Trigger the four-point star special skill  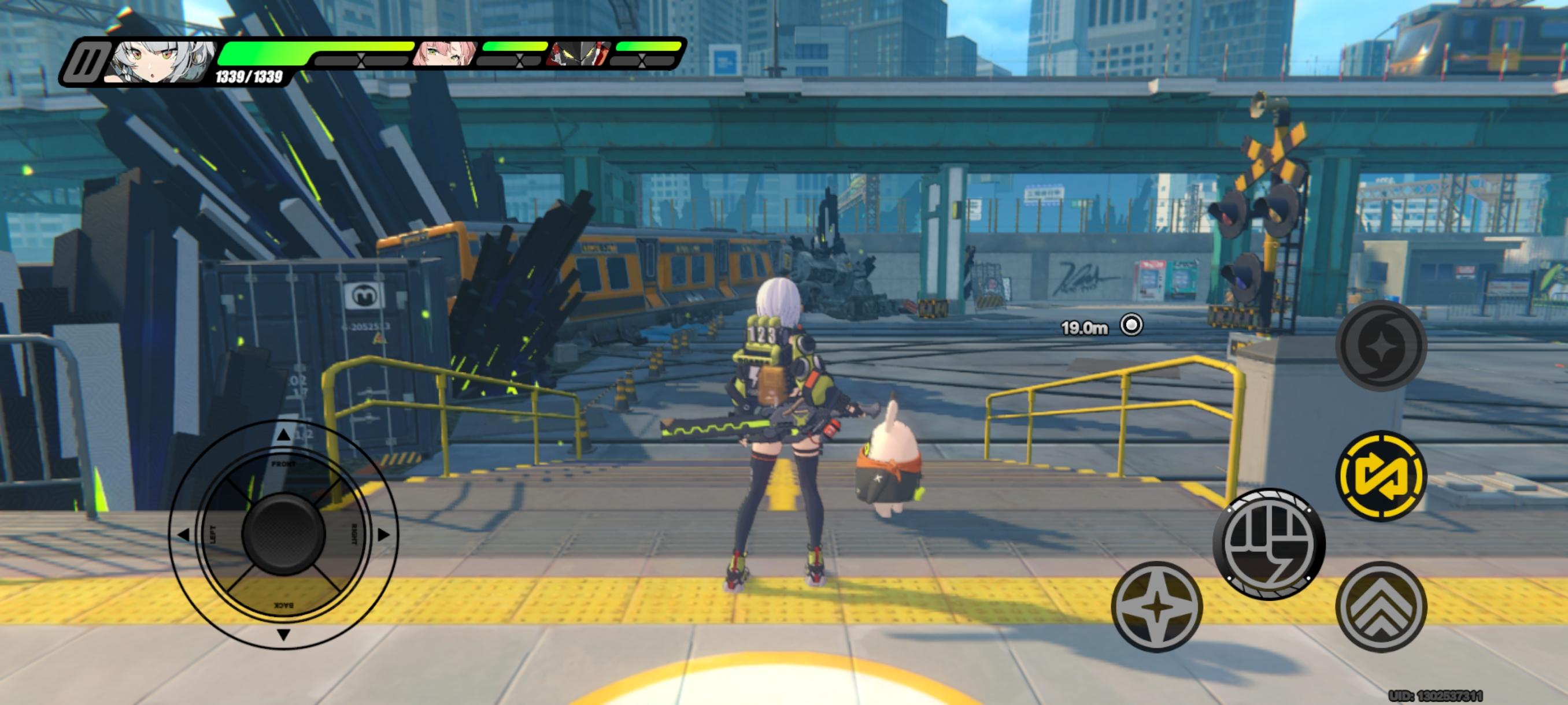[1156, 607]
